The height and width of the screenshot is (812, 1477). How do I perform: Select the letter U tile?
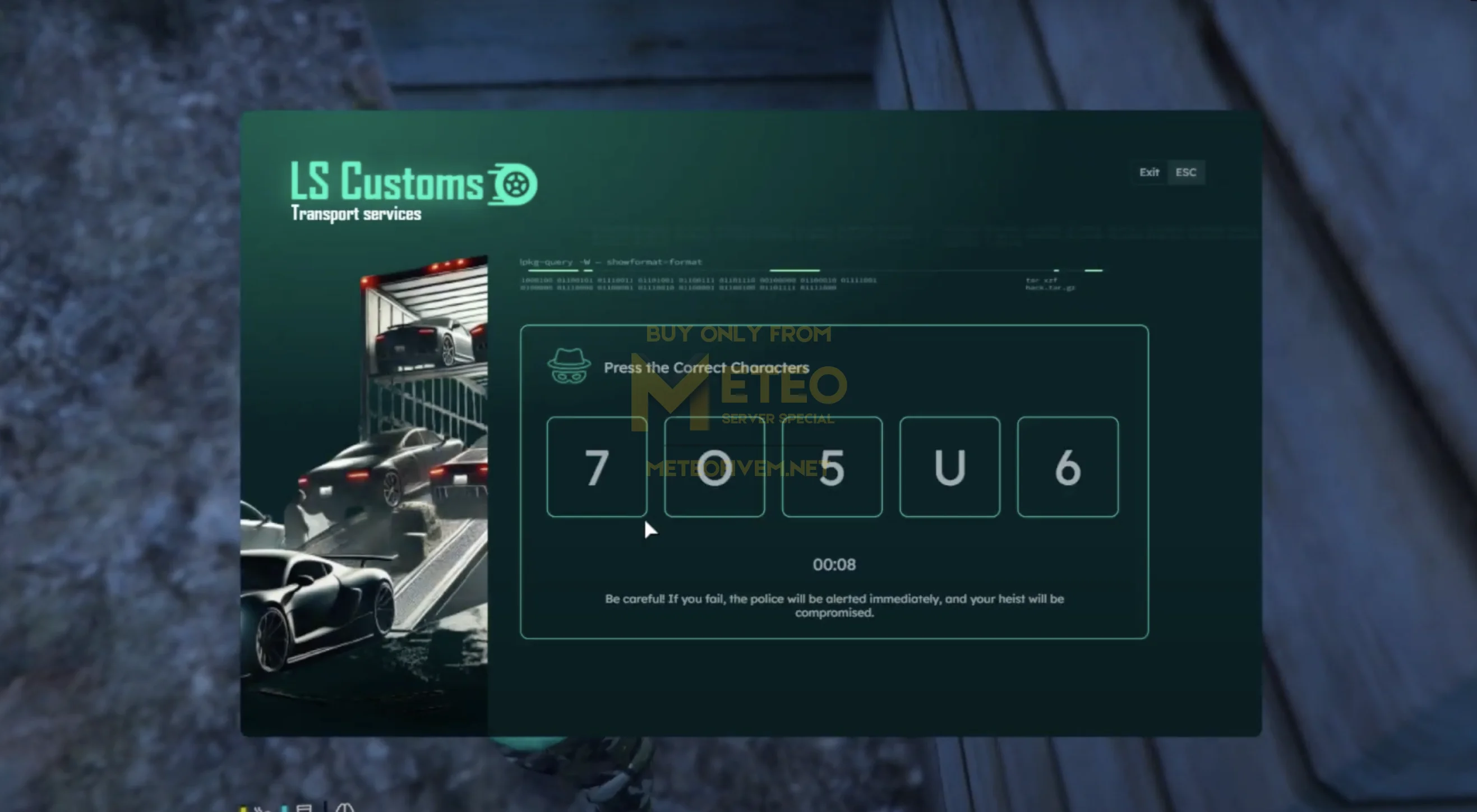tap(949, 467)
